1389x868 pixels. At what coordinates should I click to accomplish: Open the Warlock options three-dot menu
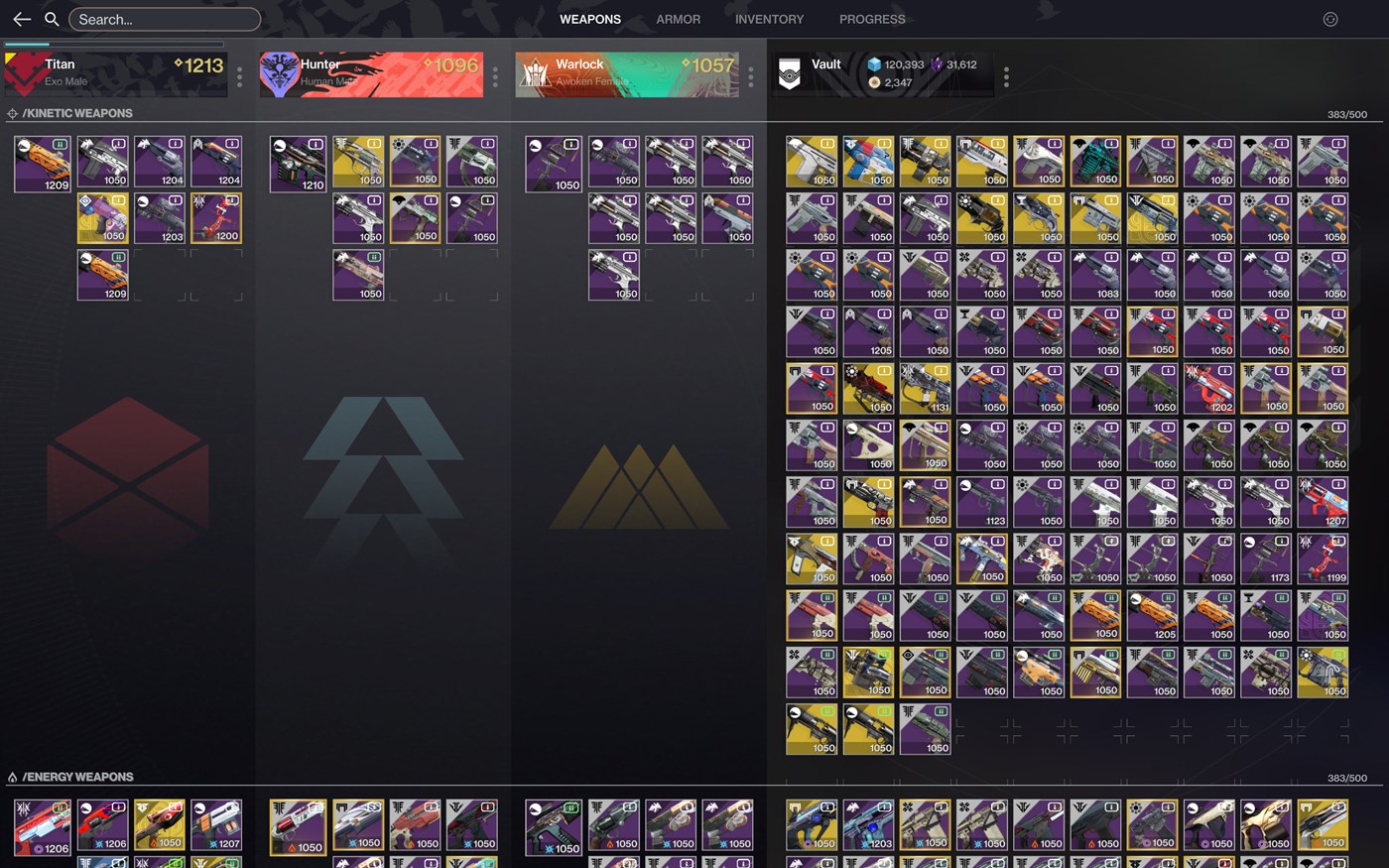[x=750, y=76]
